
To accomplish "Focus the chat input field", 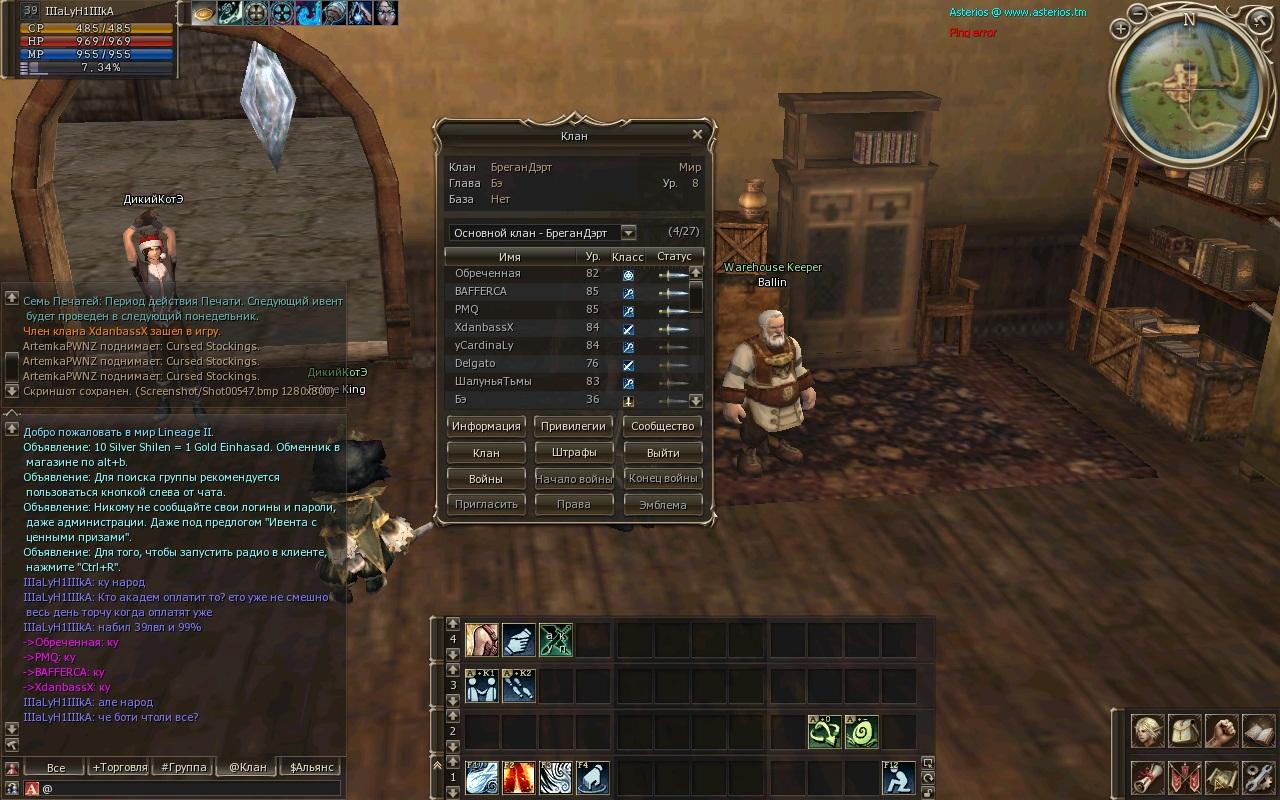I will point(190,788).
